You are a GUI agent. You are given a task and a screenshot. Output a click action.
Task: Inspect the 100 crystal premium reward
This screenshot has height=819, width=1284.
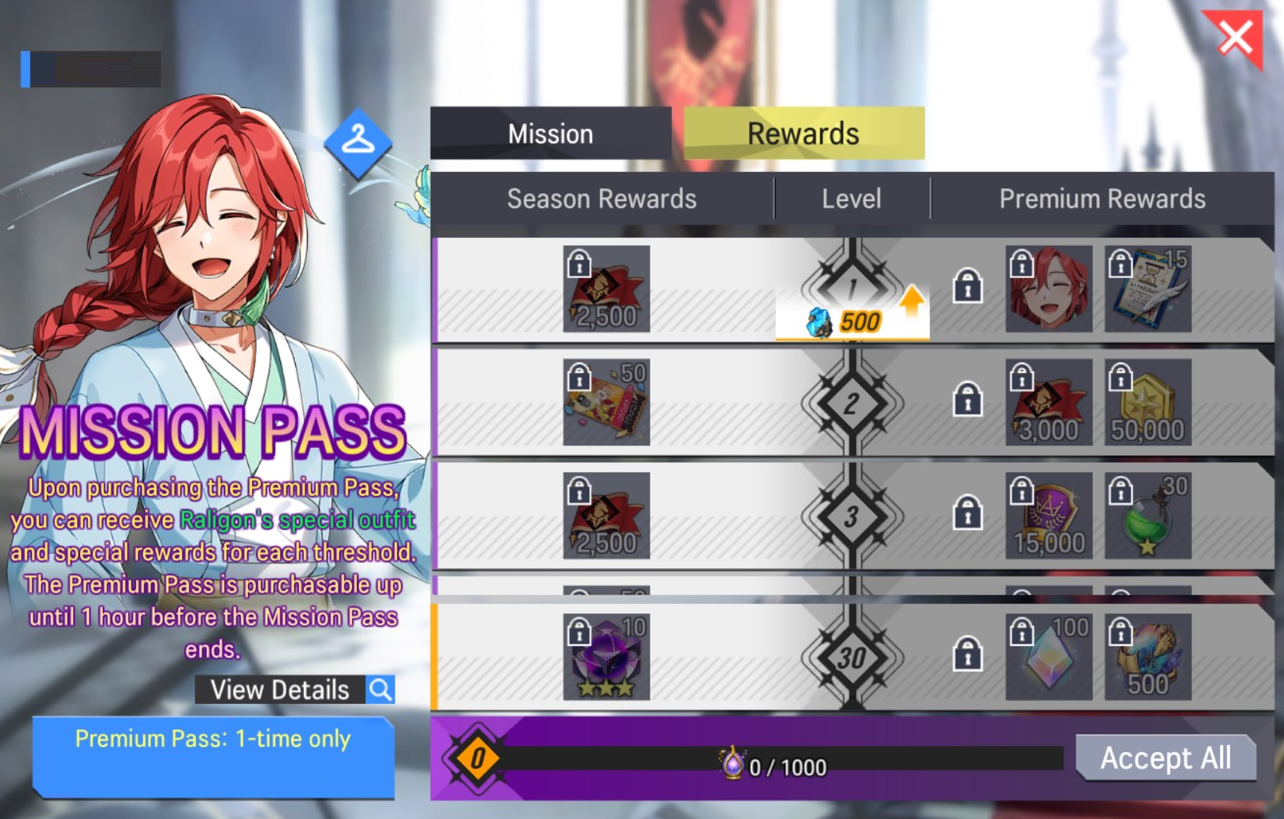pos(1048,657)
